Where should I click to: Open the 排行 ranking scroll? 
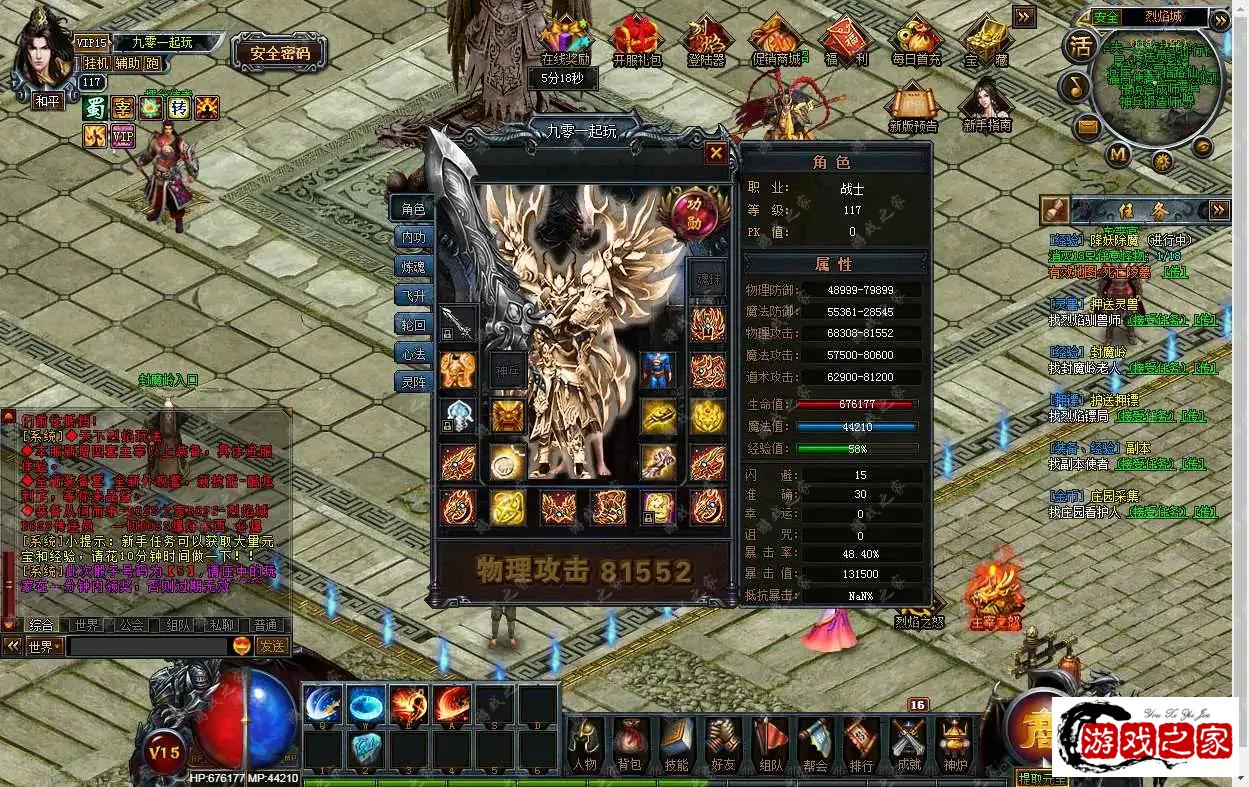[861, 746]
